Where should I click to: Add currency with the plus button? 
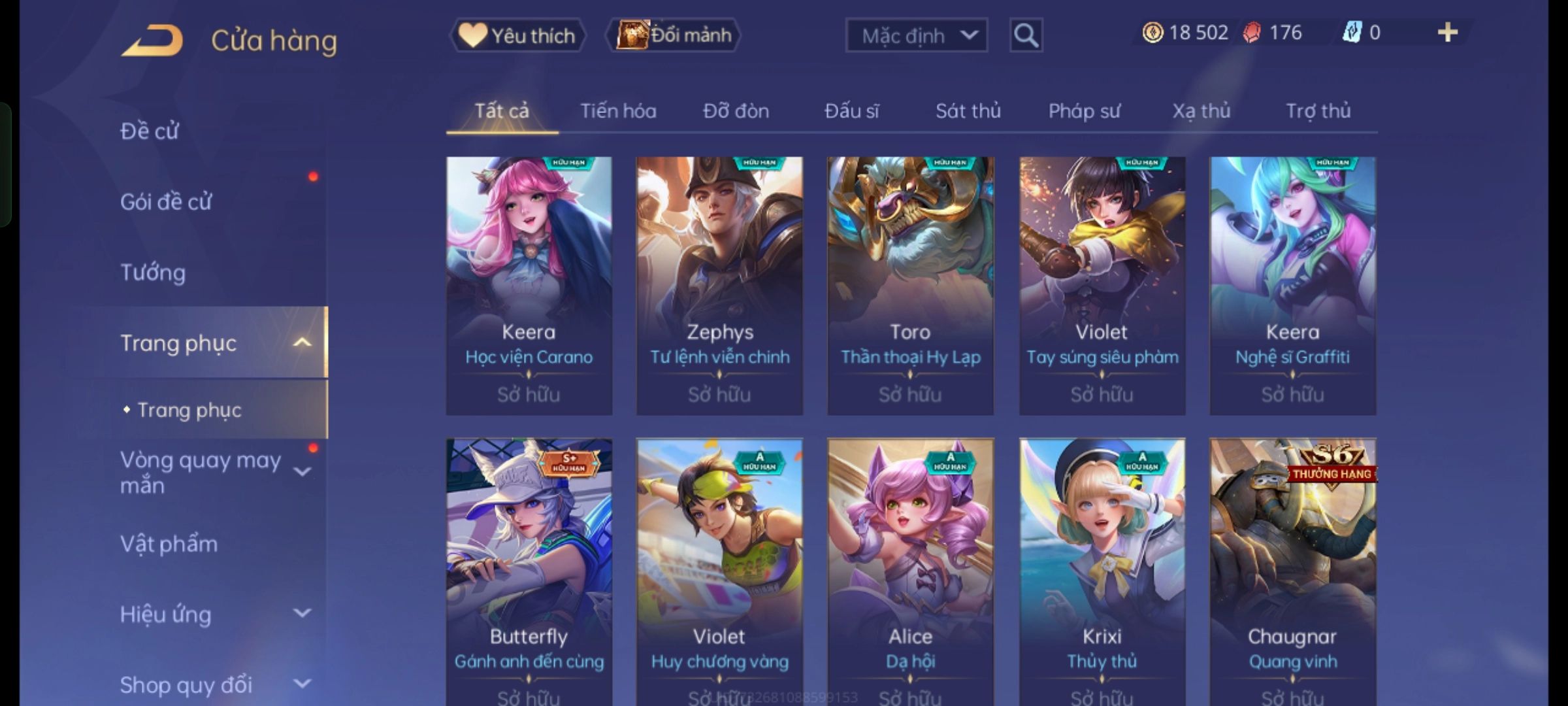1448,33
